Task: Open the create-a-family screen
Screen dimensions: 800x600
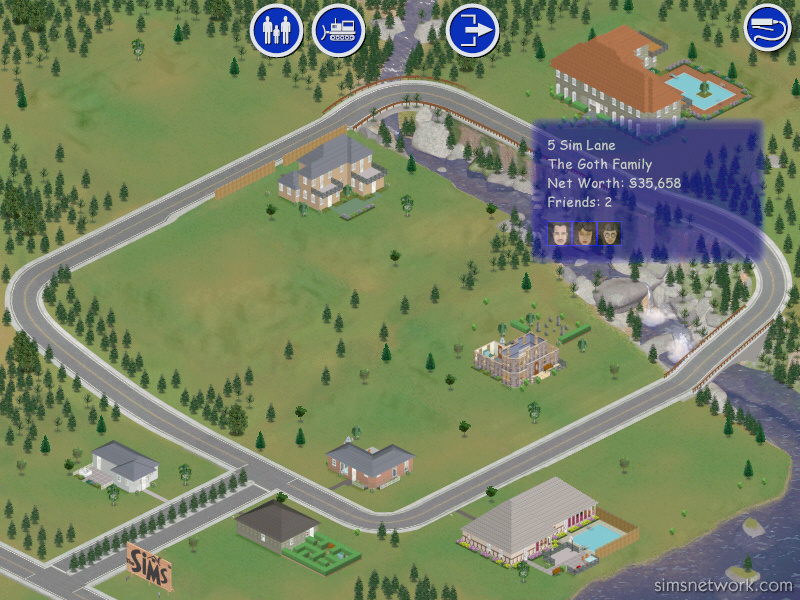Action: [x=275, y=30]
